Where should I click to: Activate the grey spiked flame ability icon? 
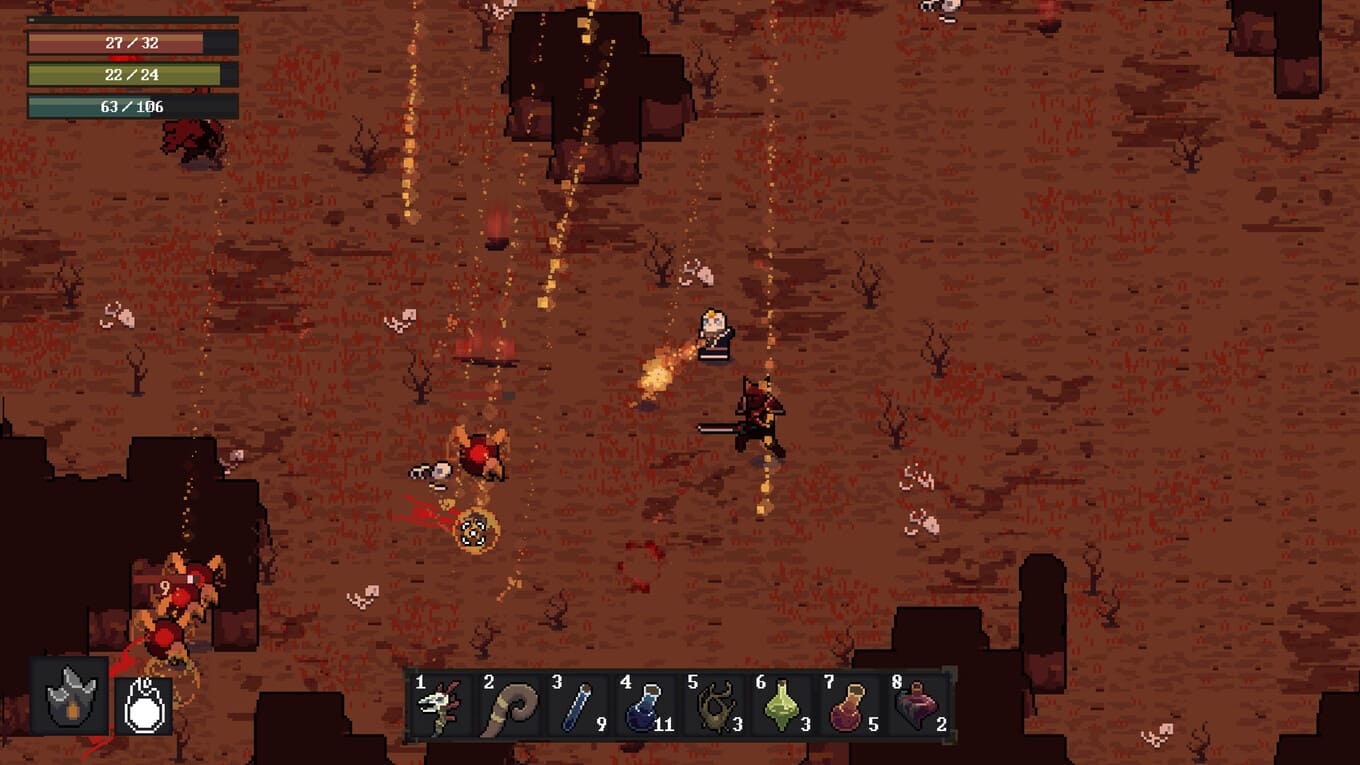(70, 696)
